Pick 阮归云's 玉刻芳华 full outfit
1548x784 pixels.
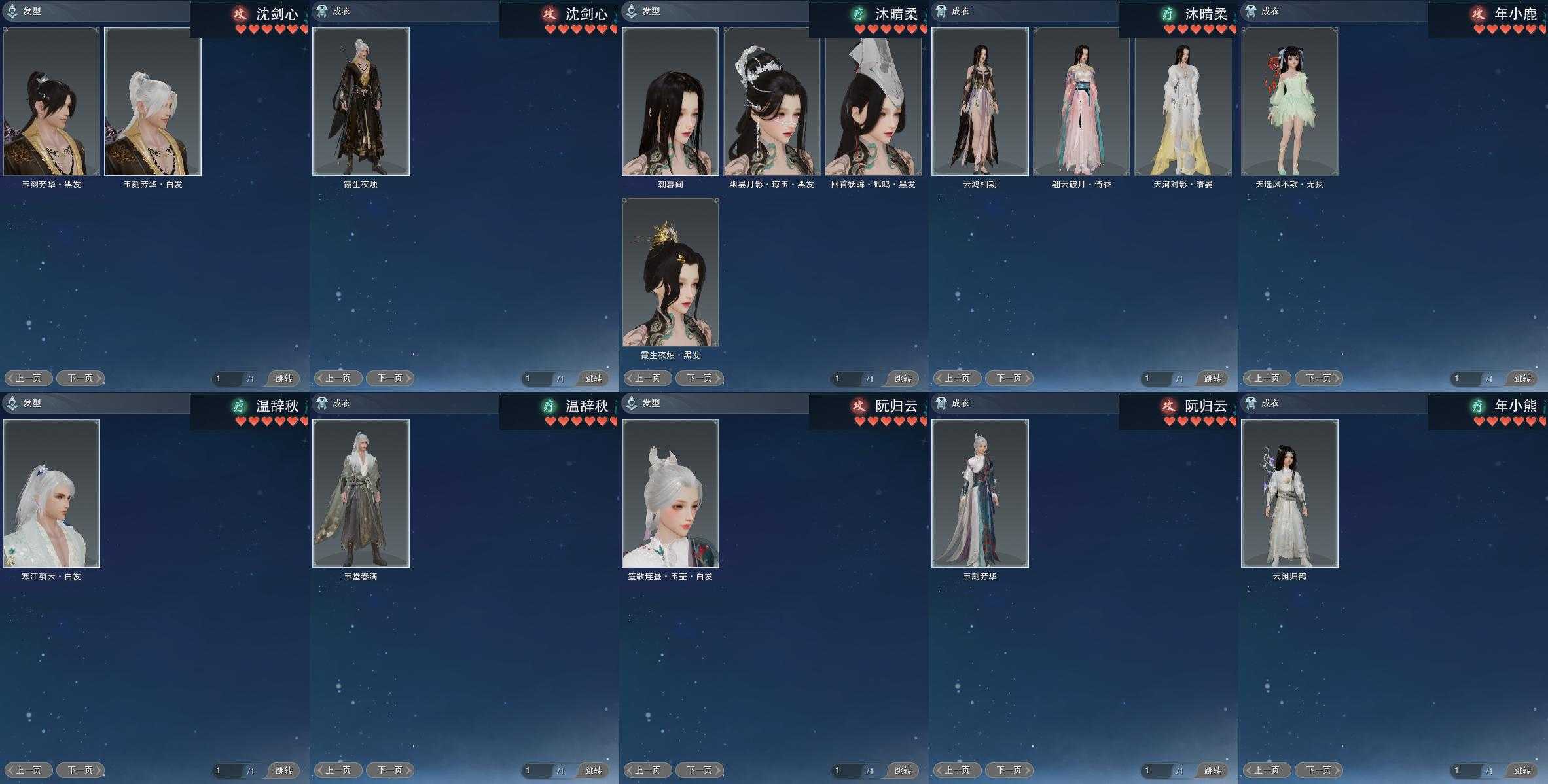(x=980, y=493)
